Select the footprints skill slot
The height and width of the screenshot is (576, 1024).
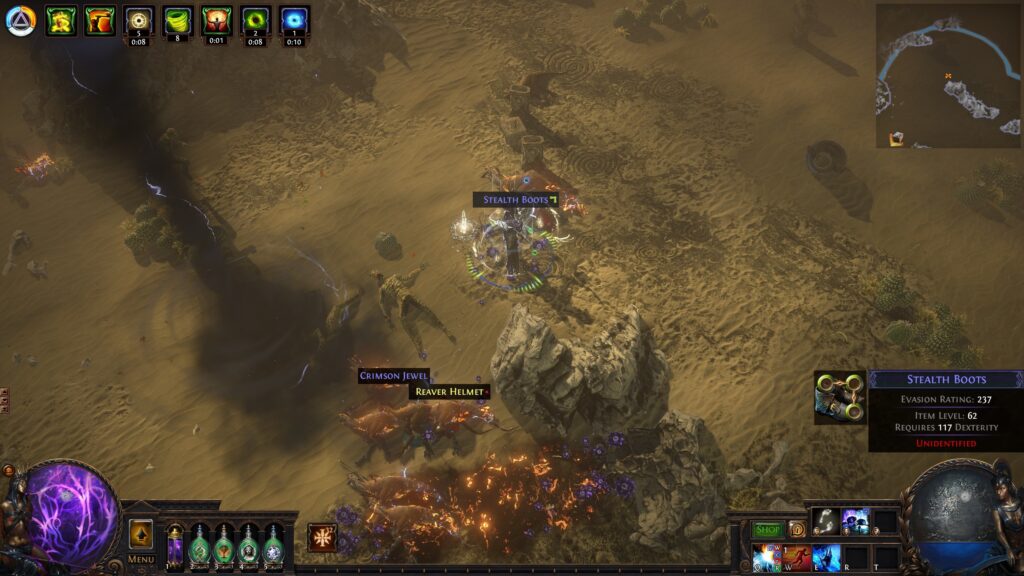coord(825,521)
